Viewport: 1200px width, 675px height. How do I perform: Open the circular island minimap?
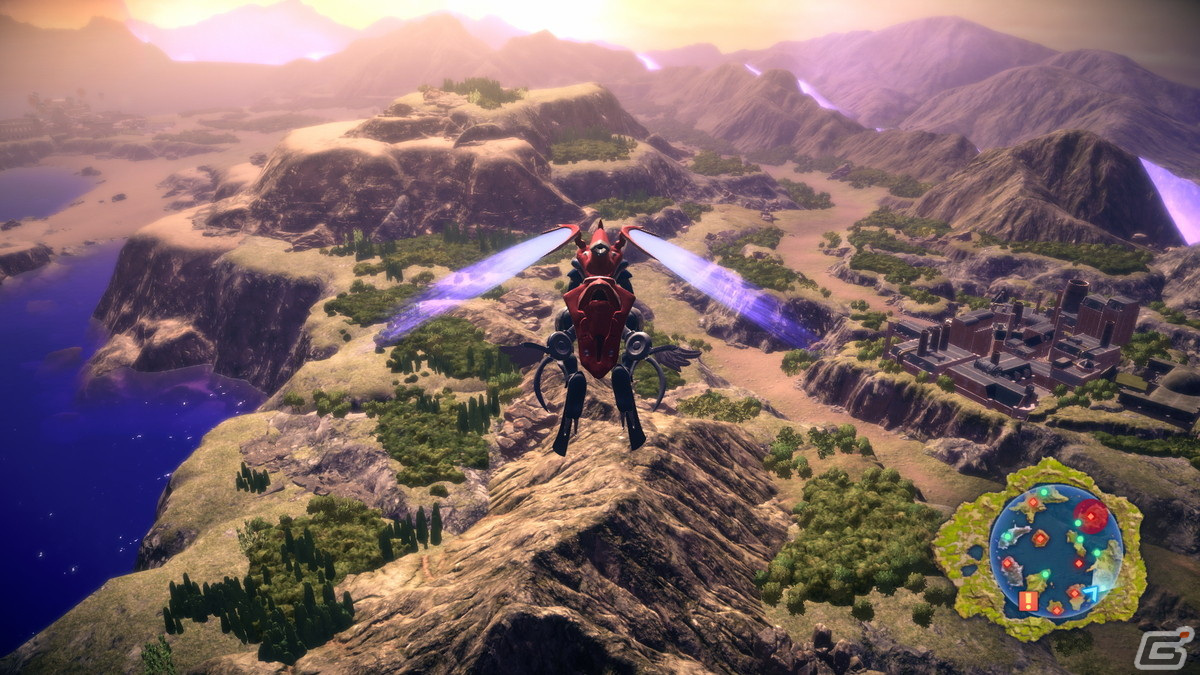(x=1056, y=550)
